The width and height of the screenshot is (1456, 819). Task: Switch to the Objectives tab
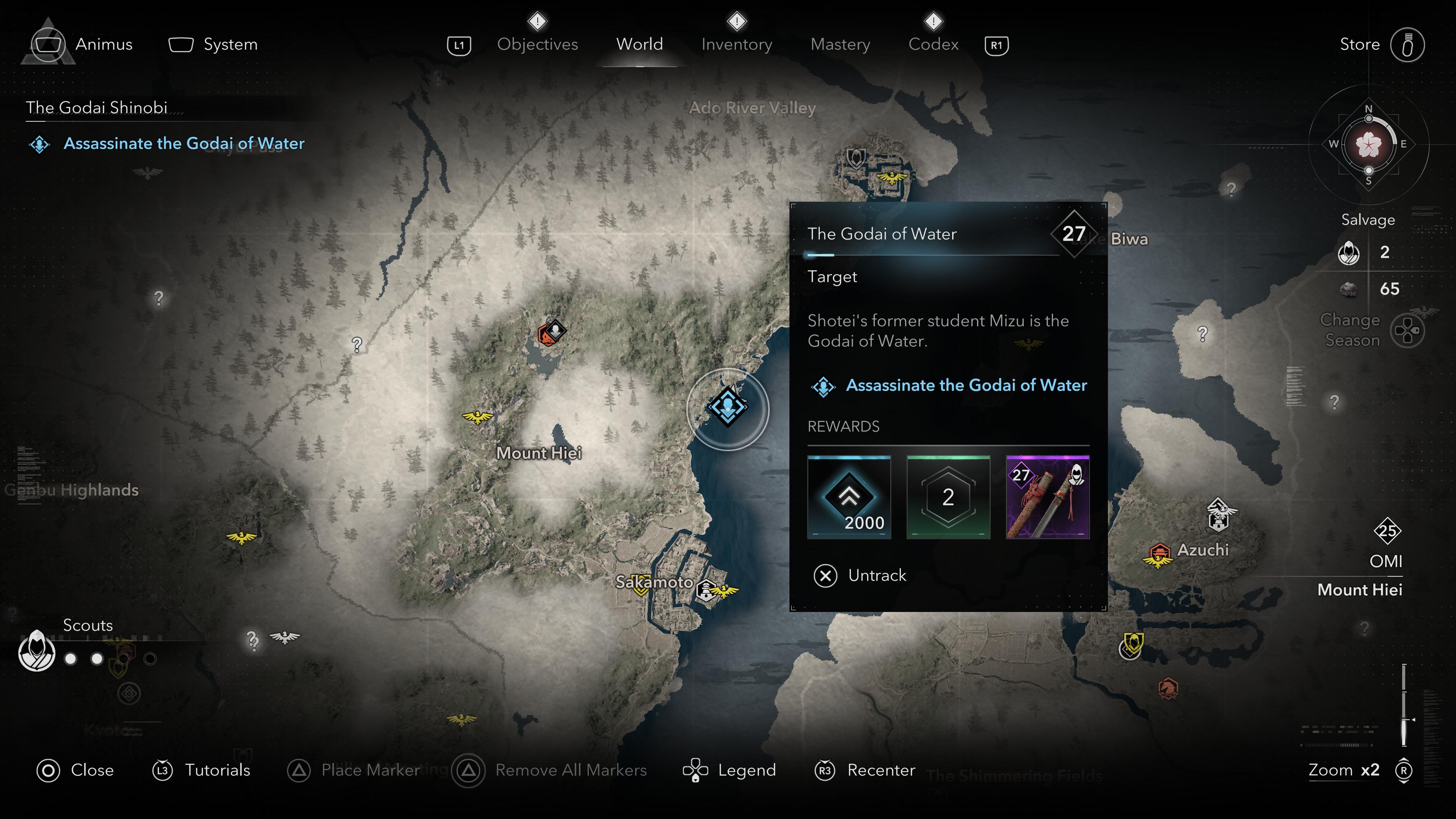point(537,44)
